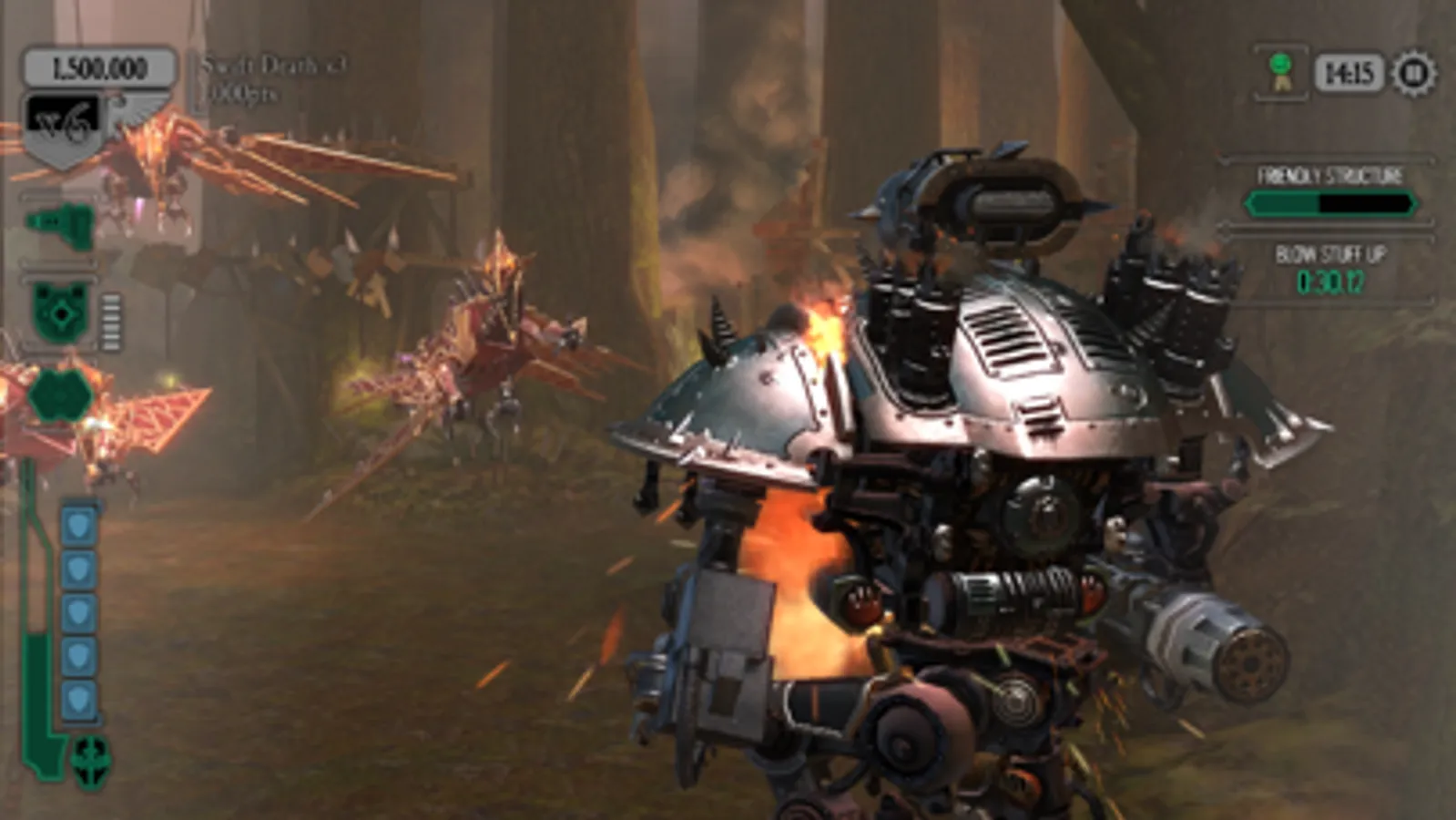Click the middle blue shield gem
Viewport: 1456px width, 820px height.
point(77,609)
